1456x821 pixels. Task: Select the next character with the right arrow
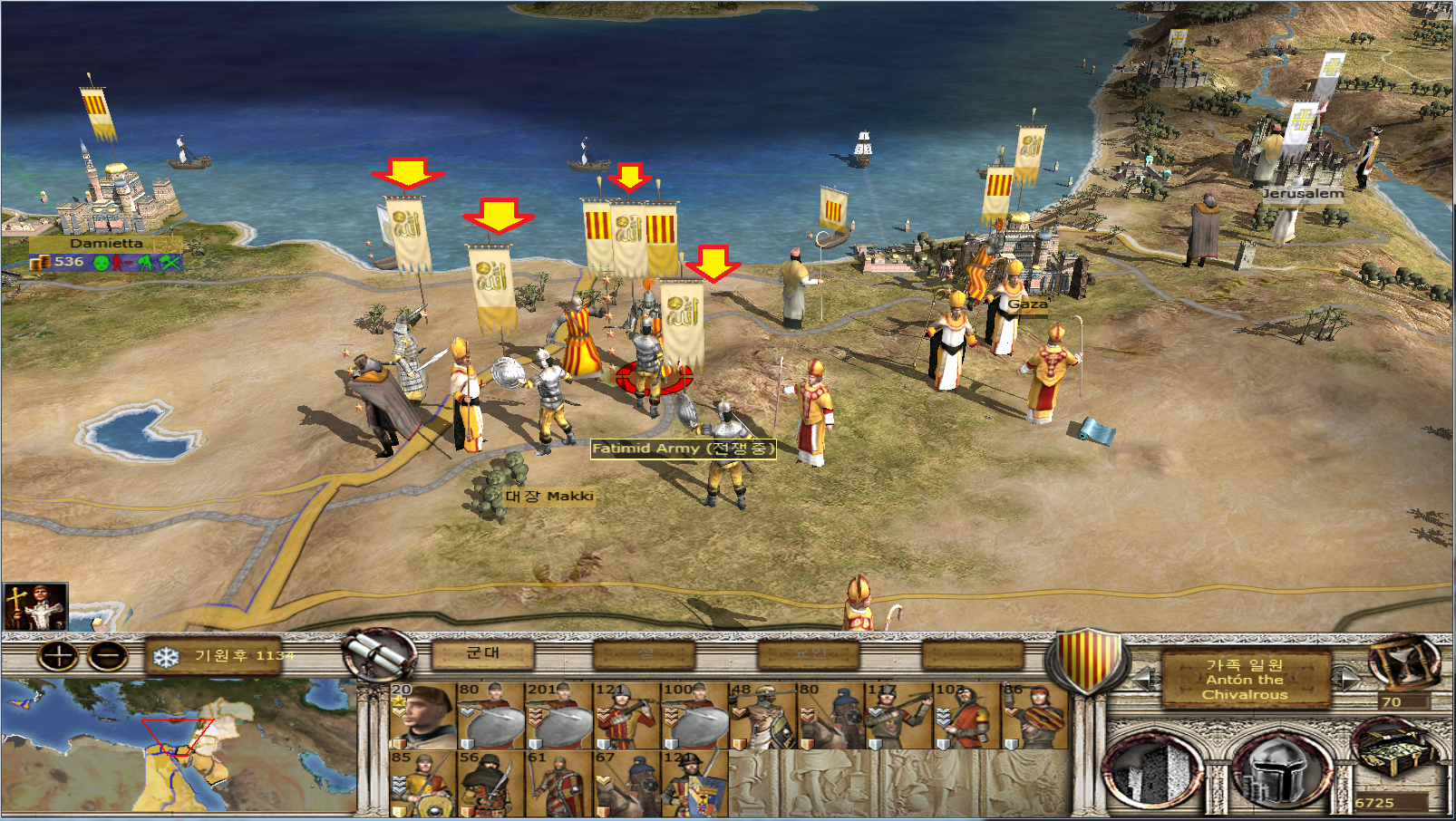pos(1345,677)
